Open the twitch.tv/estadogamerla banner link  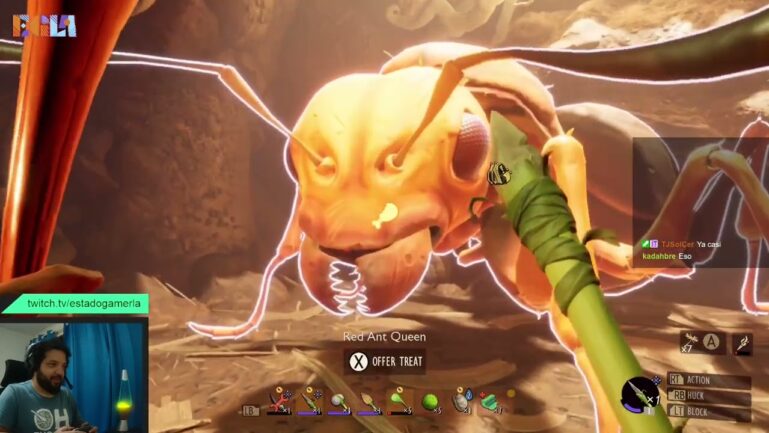tap(86, 303)
